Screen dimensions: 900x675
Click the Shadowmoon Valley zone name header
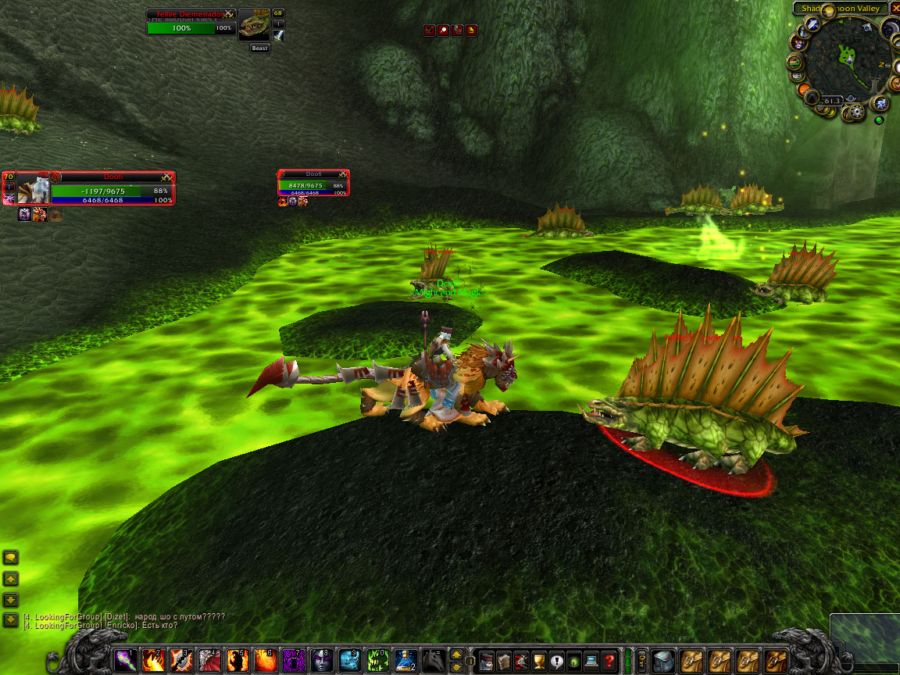pyautogui.click(x=838, y=9)
